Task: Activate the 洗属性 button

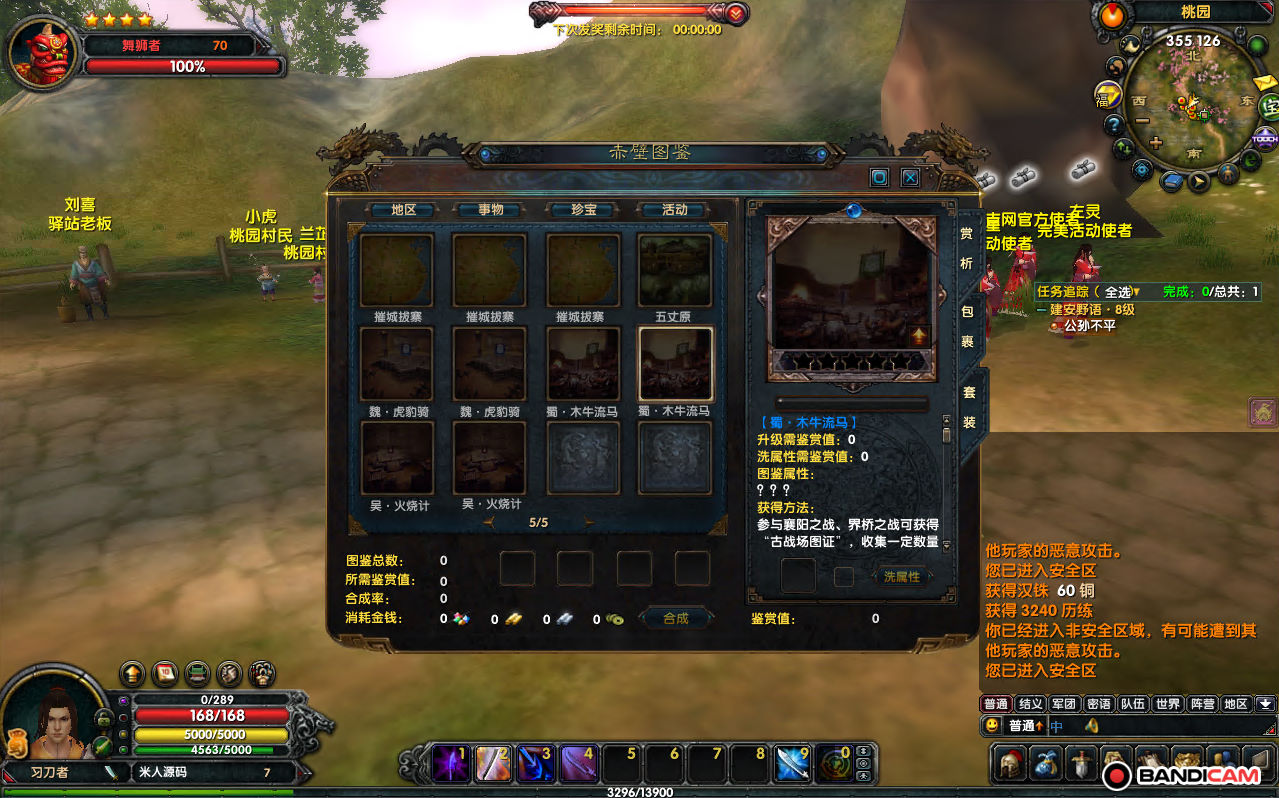Action: [901, 576]
